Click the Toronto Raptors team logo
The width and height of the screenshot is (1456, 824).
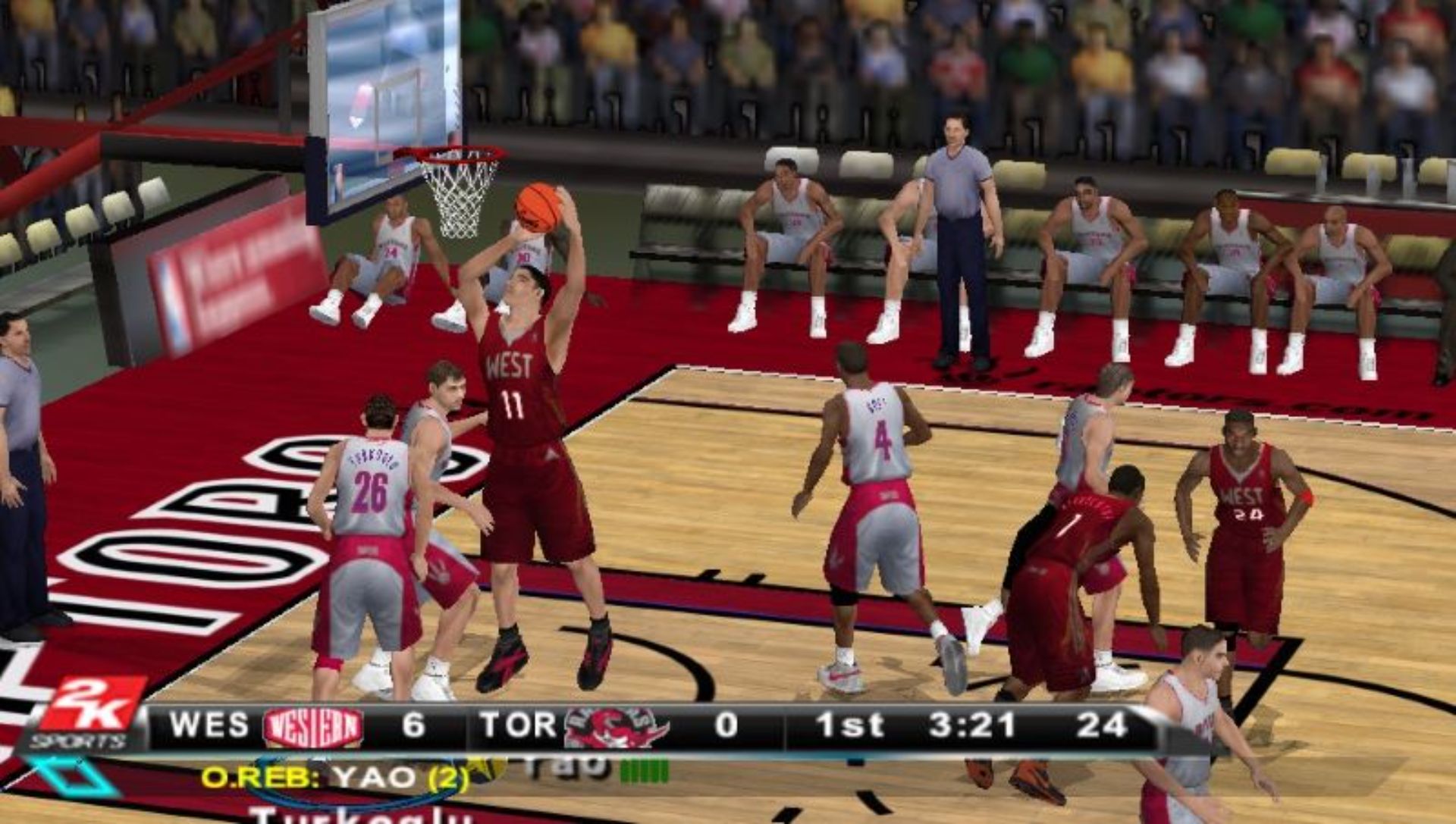click(x=617, y=725)
